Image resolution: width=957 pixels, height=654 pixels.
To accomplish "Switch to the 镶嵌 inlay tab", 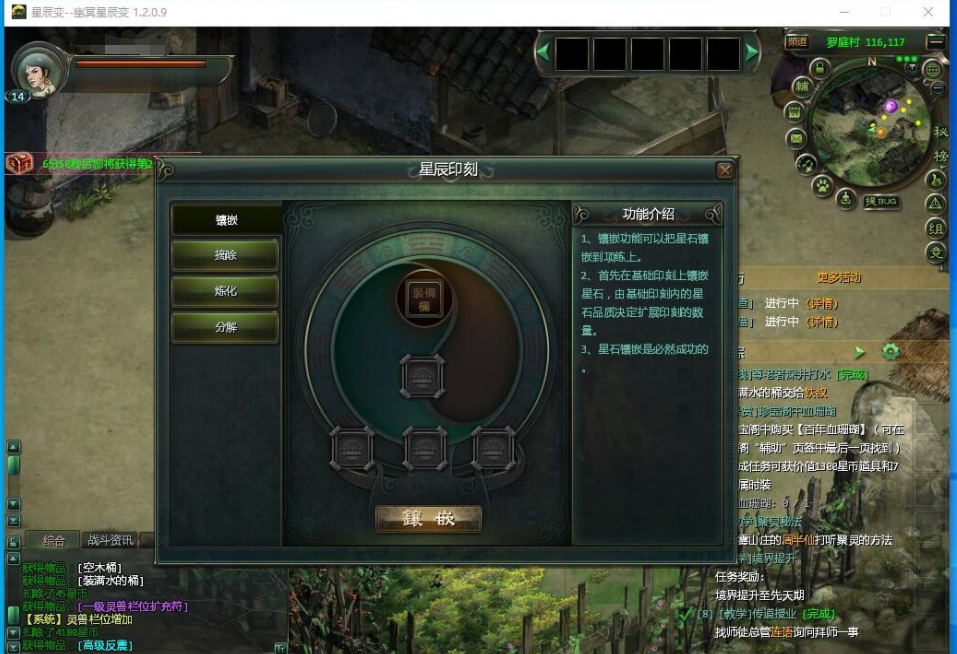I will pos(226,220).
